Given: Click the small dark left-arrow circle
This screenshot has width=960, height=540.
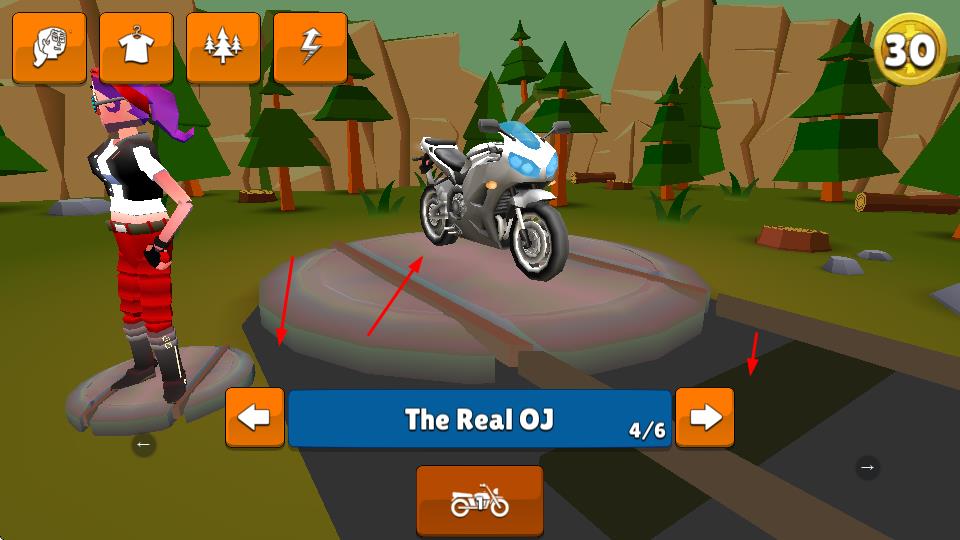Looking at the screenshot, I should coord(143,444).
